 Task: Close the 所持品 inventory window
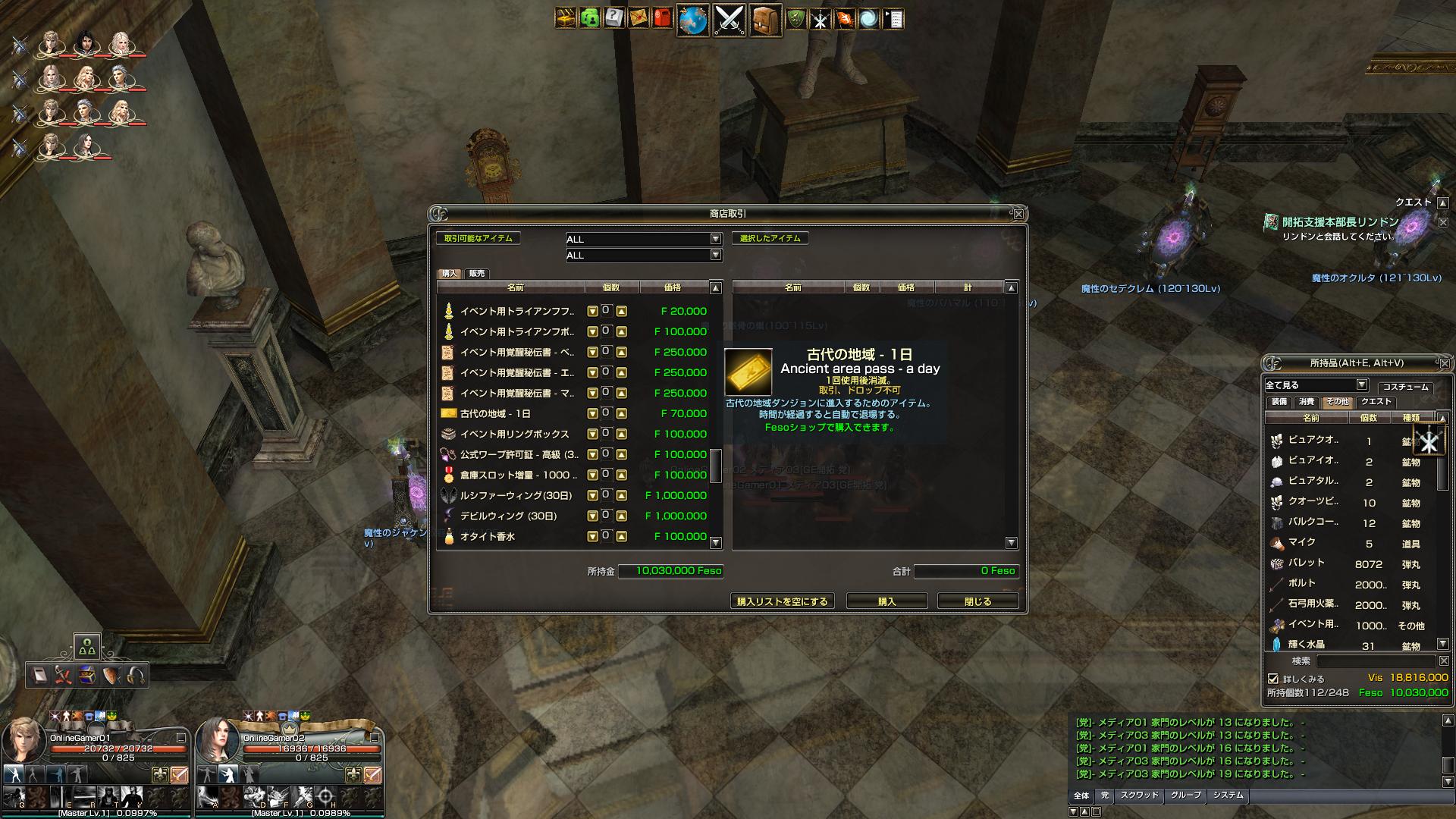click(x=1444, y=363)
